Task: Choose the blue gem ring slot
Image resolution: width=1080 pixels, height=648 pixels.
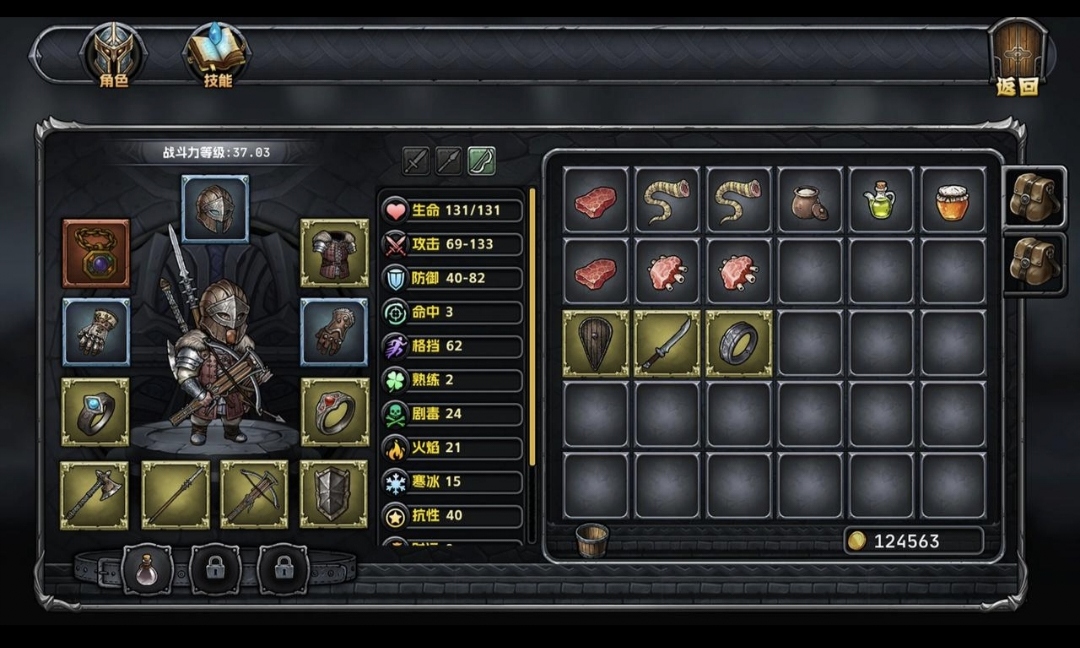Action: tap(95, 411)
